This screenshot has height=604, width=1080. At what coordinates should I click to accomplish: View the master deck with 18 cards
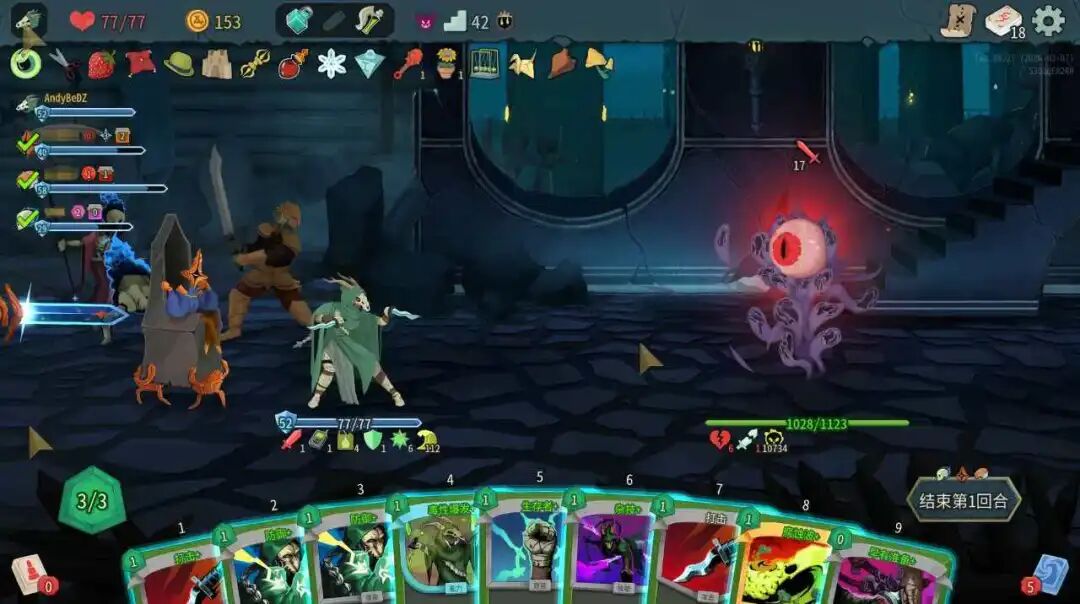1003,21
